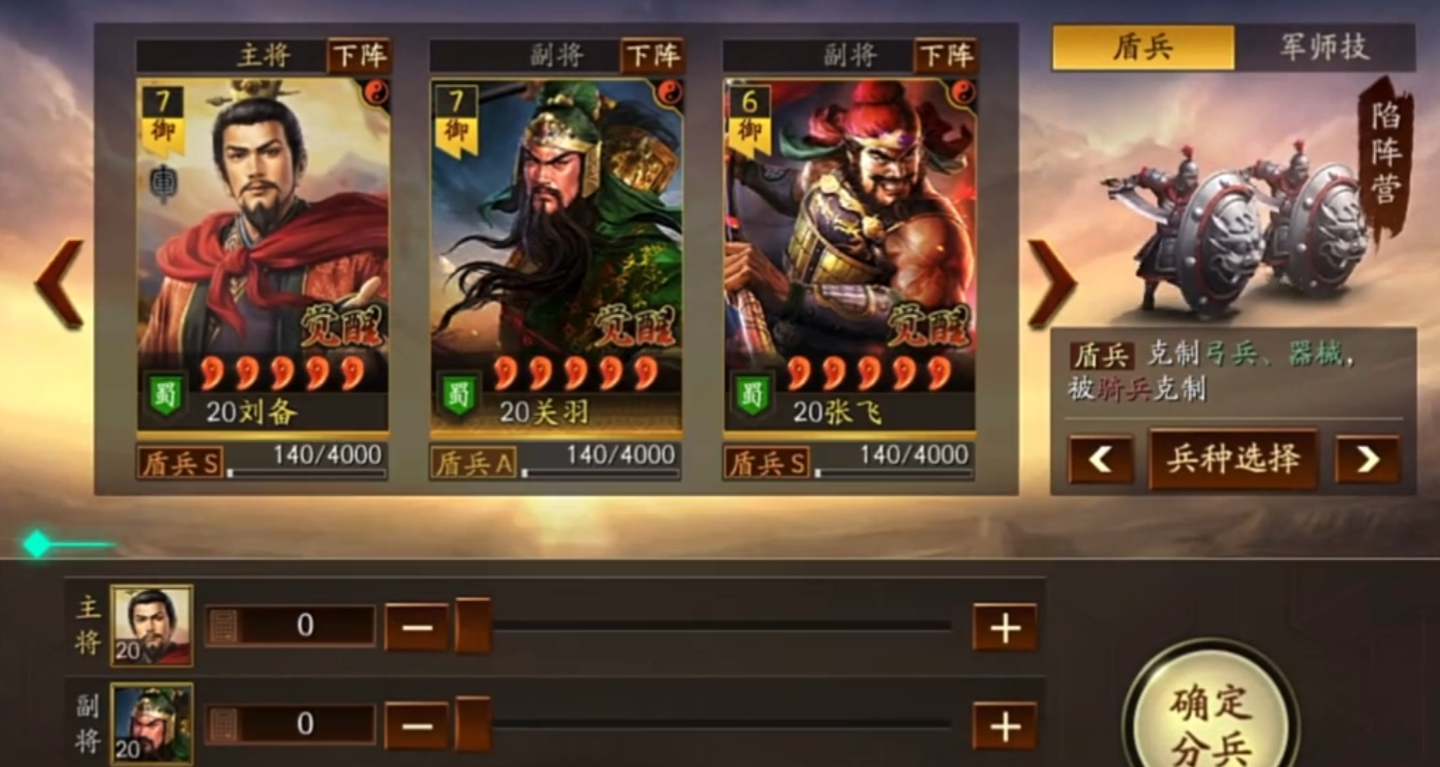The width and height of the screenshot is (1440, 767).
Task: Click the 兵种选择 button
Action: click(1233, 461)
